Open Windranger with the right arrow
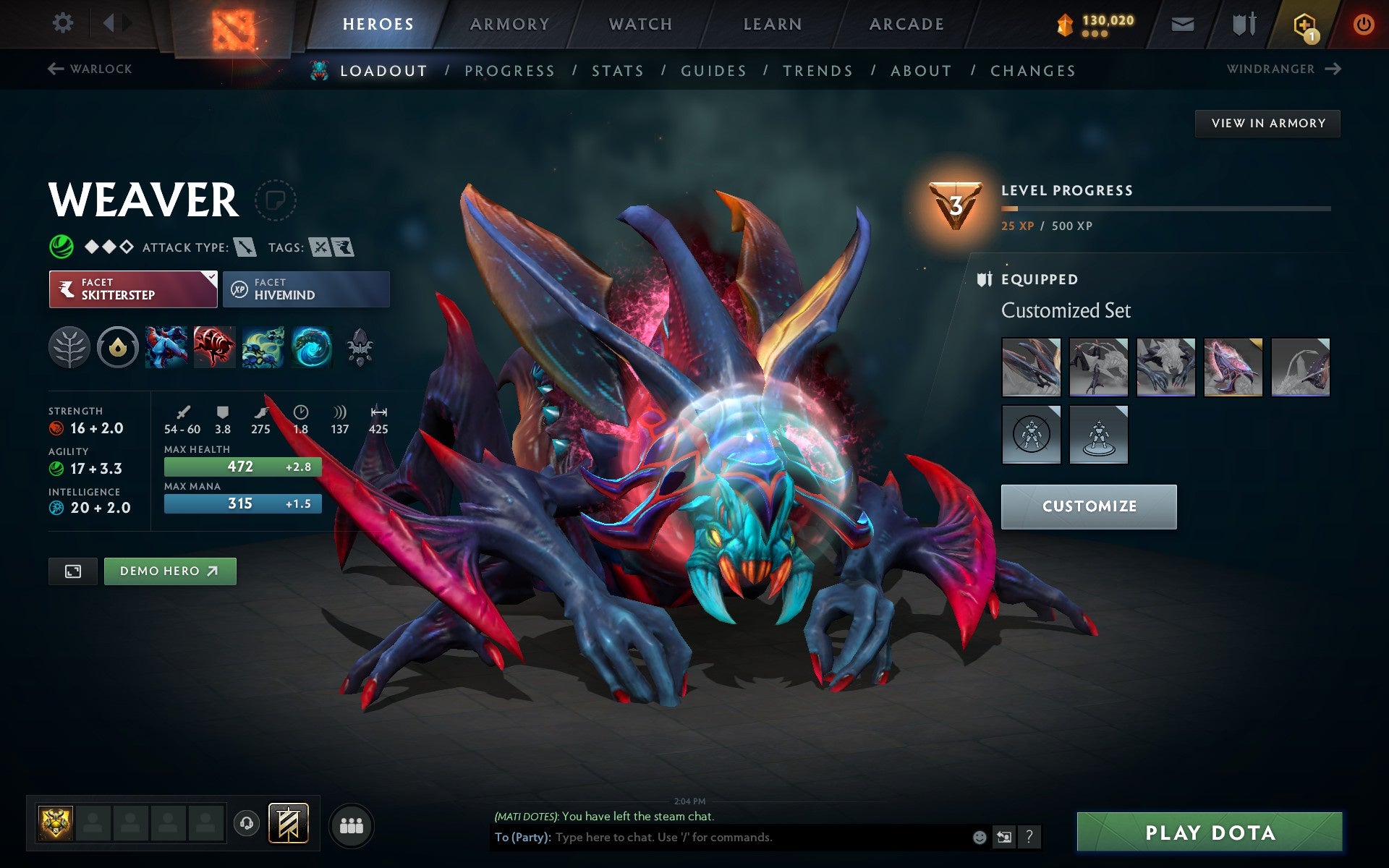 1333,69
